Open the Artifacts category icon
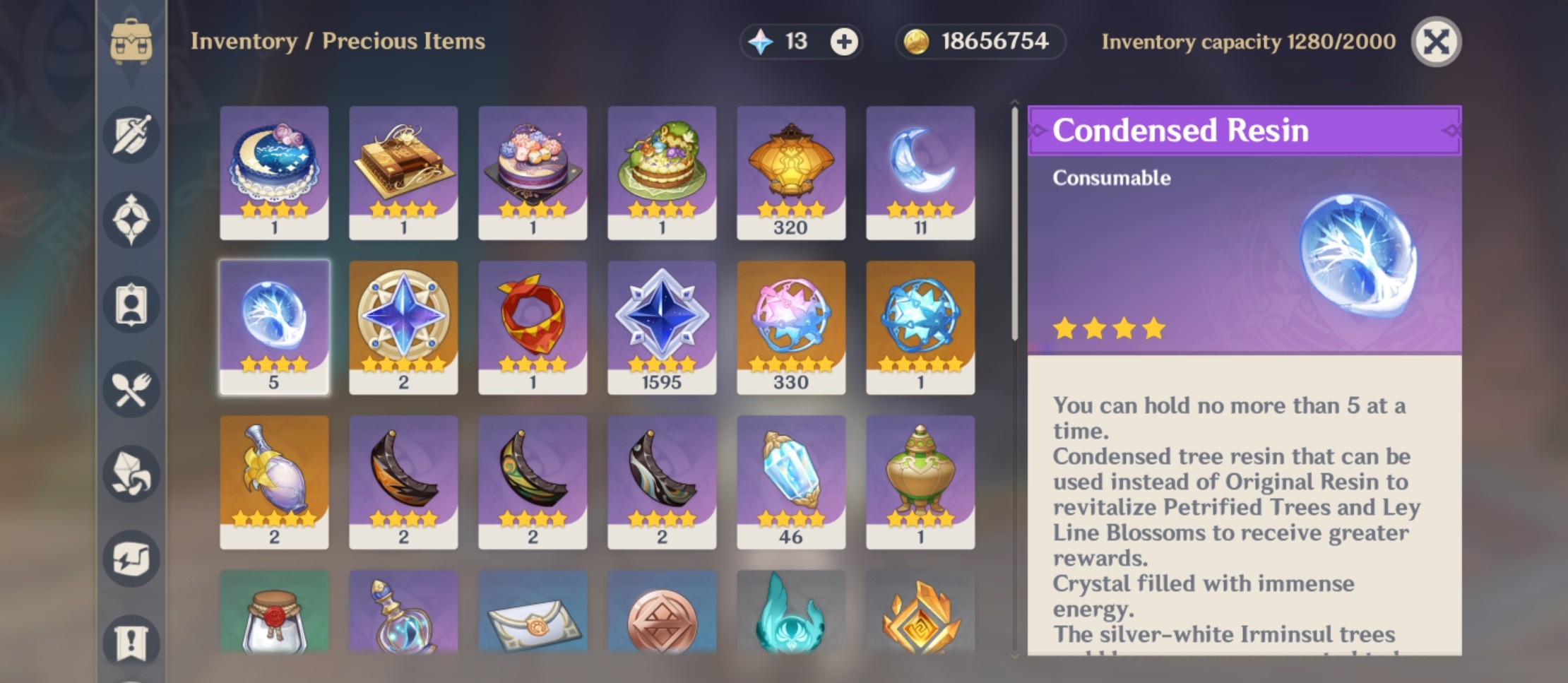 (x=131, y=219)
